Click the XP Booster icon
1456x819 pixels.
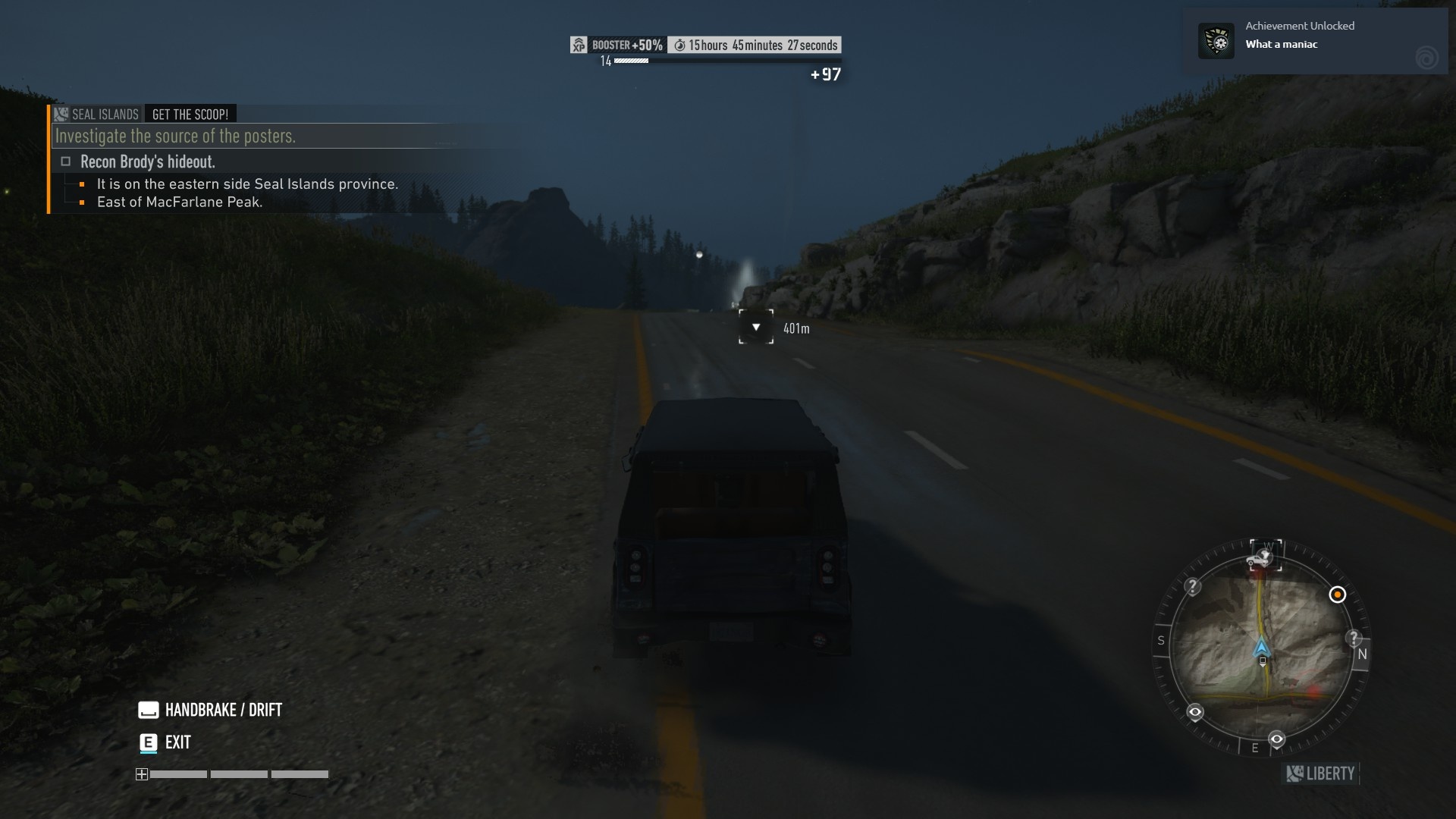(x=579, y=45)
